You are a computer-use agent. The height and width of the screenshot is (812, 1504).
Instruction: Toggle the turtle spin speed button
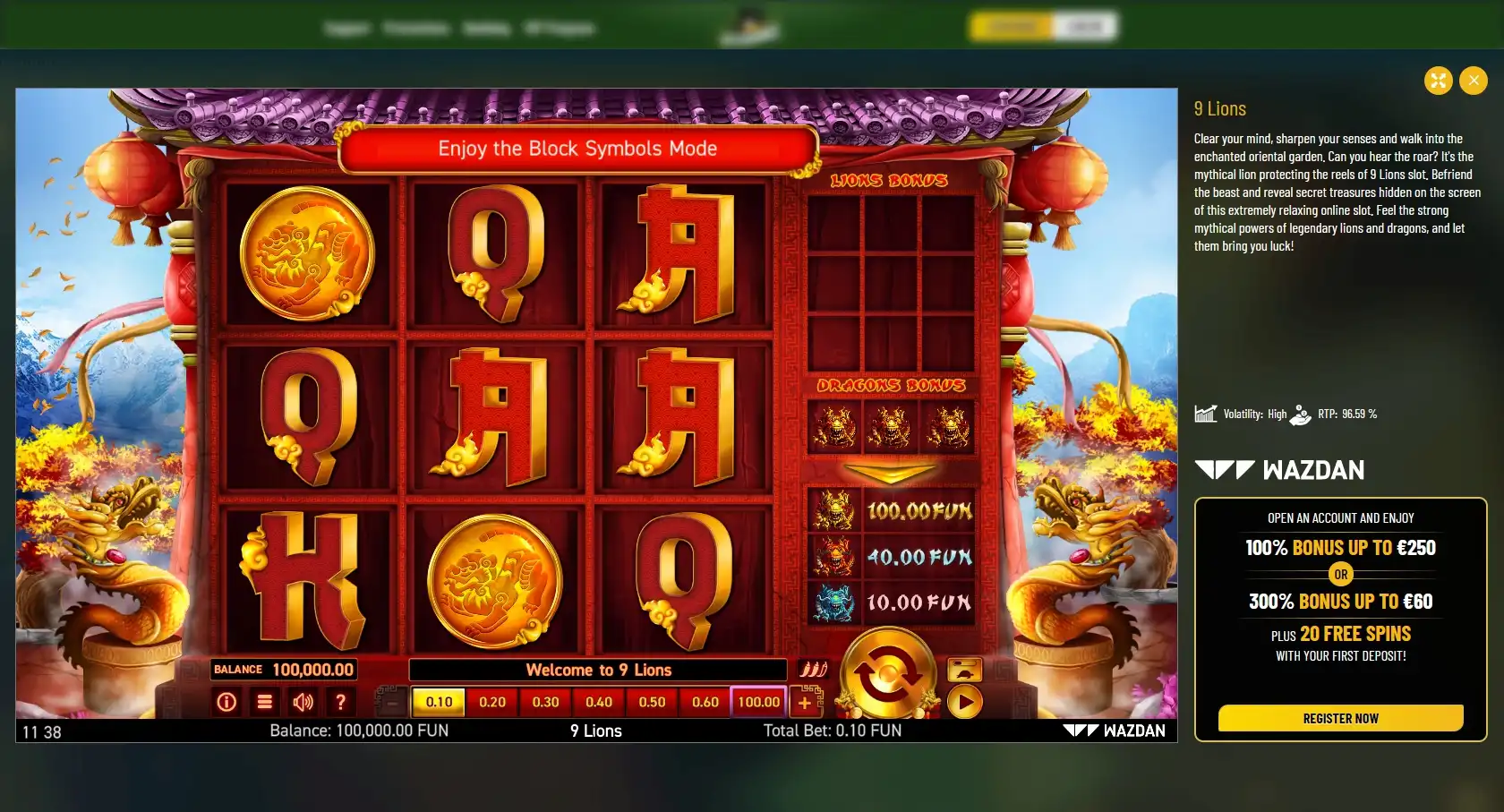(964, 670)
